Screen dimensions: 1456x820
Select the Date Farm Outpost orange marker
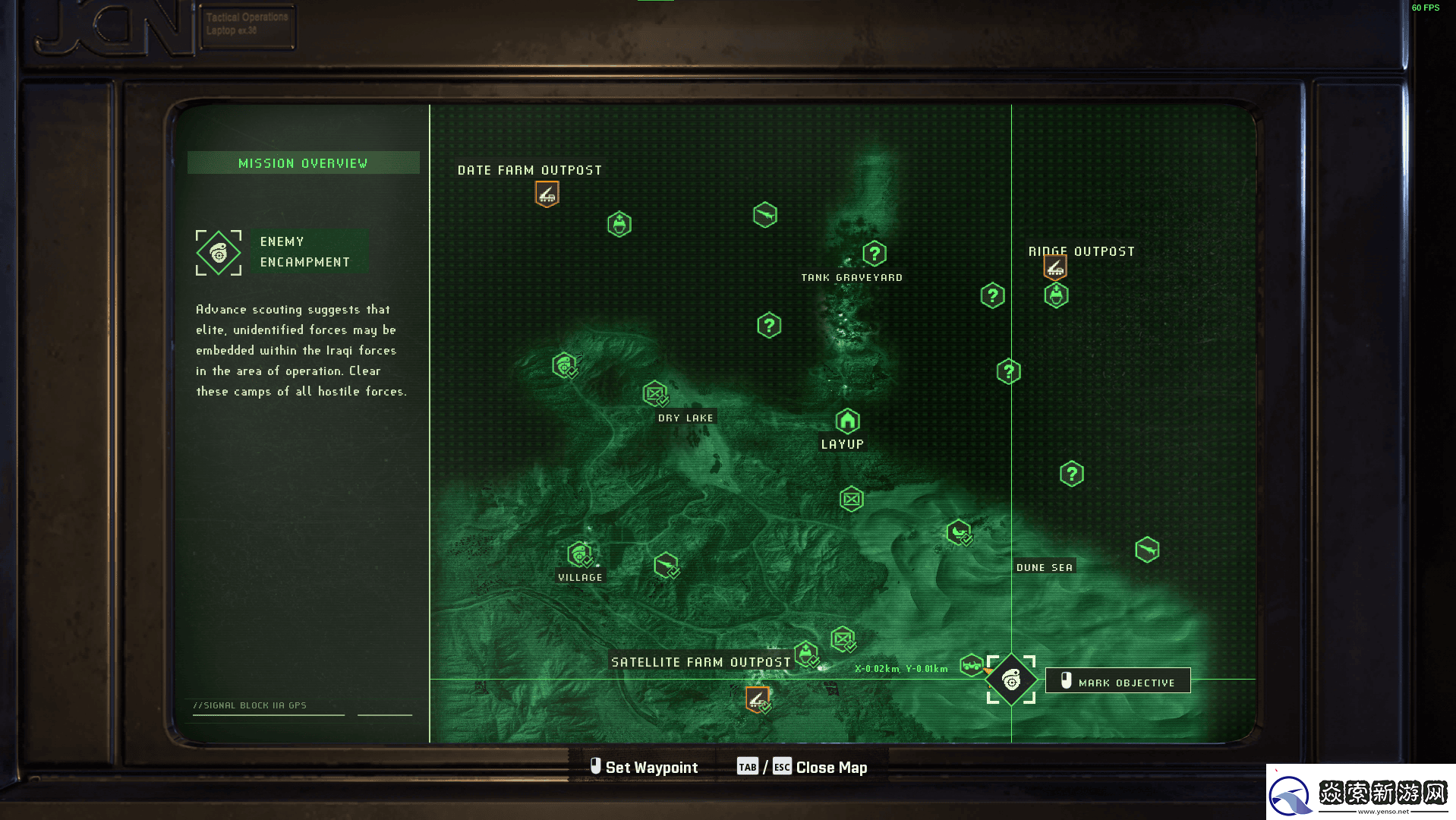coord(547,194)
